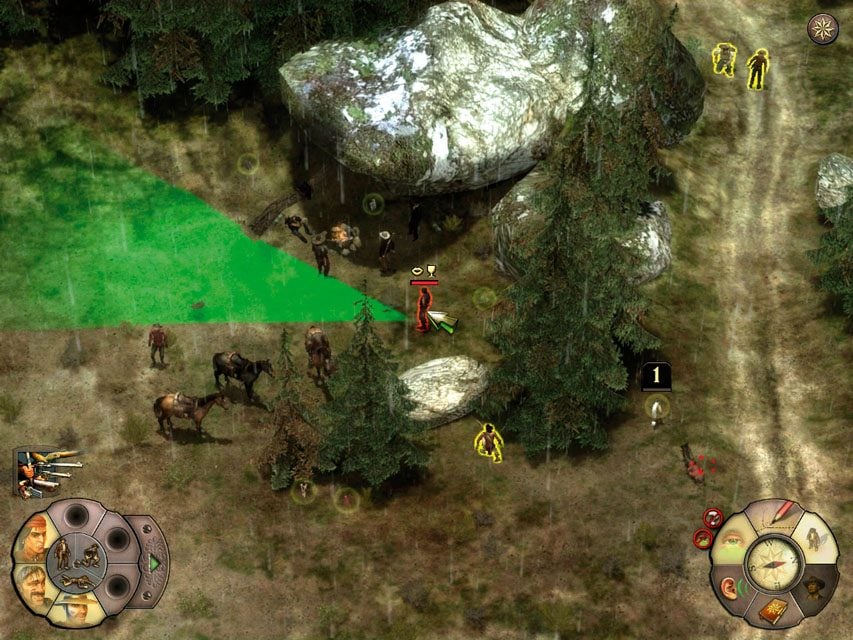Toggle the lower red prohibition icon
The image size is (853, 640).
click(x=702, y=539)
